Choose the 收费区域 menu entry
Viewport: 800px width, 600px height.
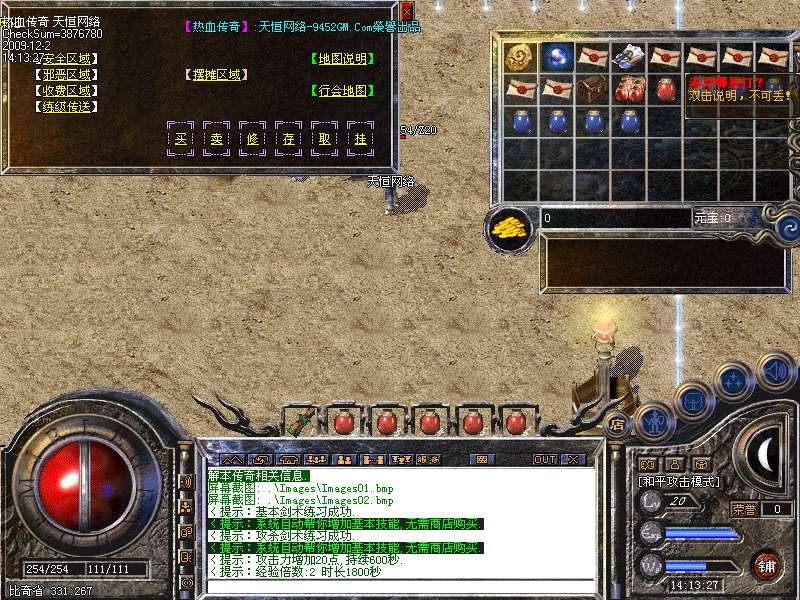point(66,91)
